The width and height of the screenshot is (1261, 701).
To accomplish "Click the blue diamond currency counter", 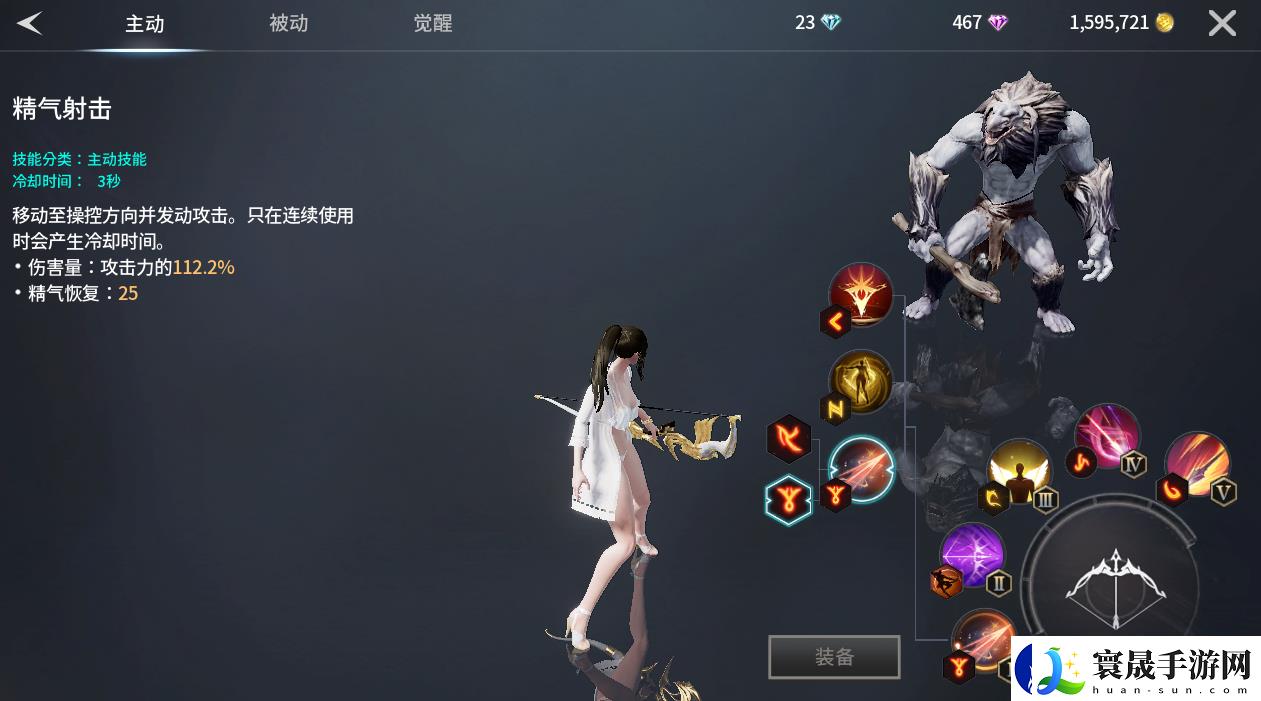I will pyautogui.click(x=818, y=23).
